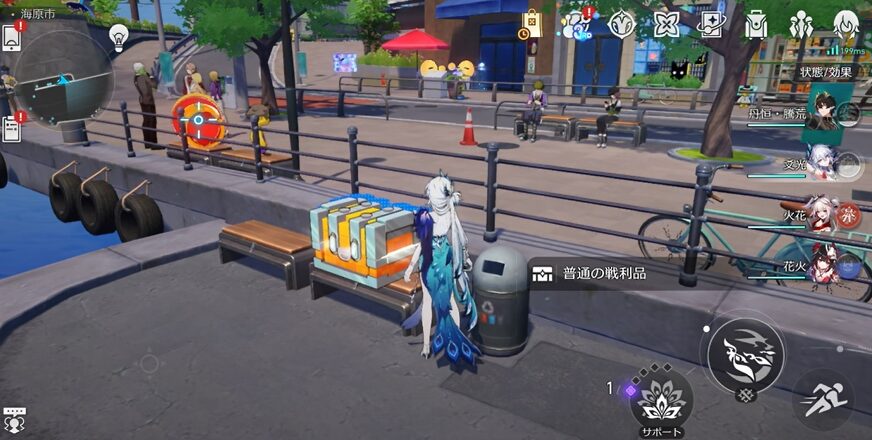This screenshot has height=440, width=872.
Task: Open the phone icon with red alert
Action: 11,37
